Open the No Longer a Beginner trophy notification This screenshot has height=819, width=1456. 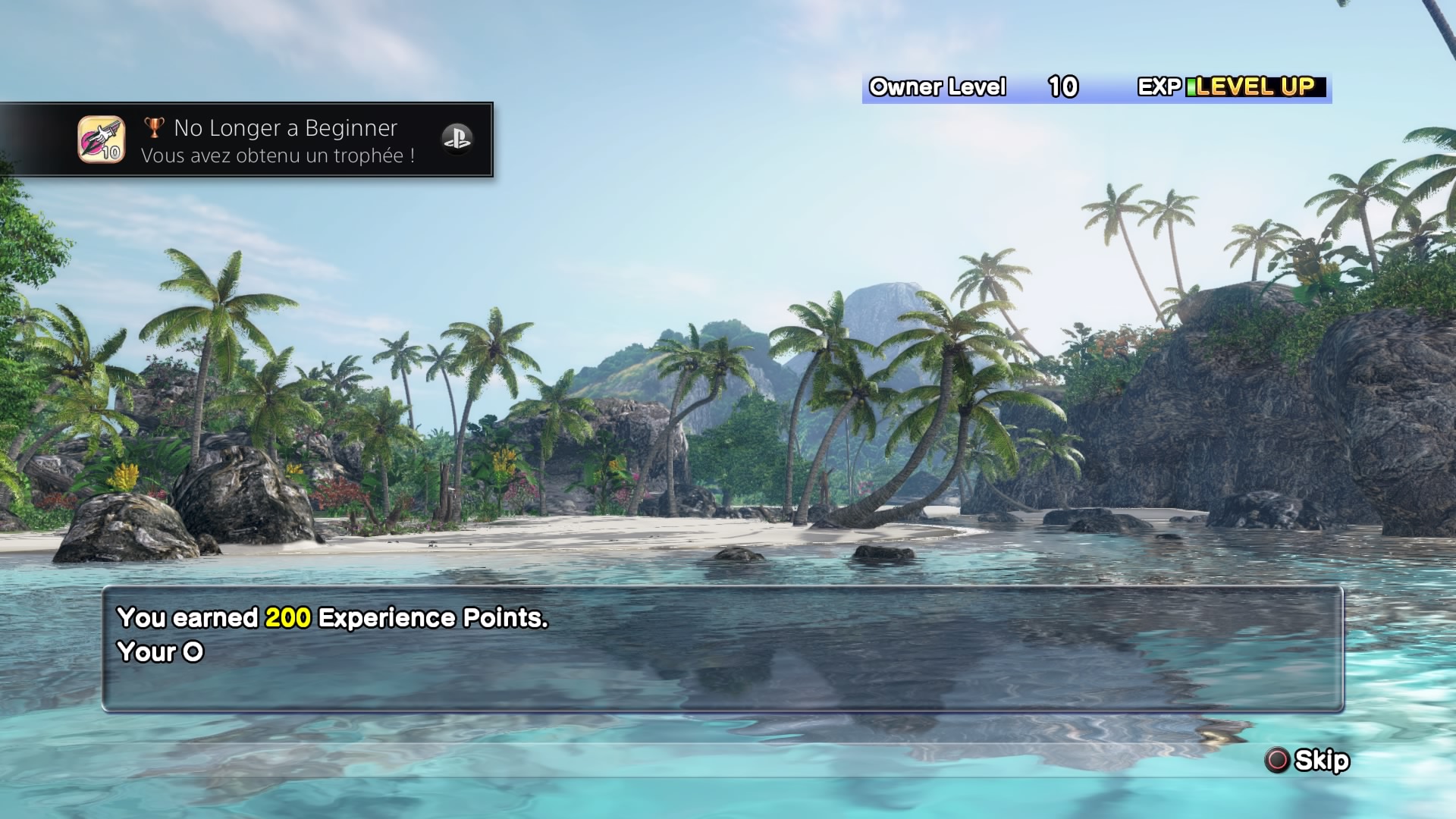click(284, 140)
